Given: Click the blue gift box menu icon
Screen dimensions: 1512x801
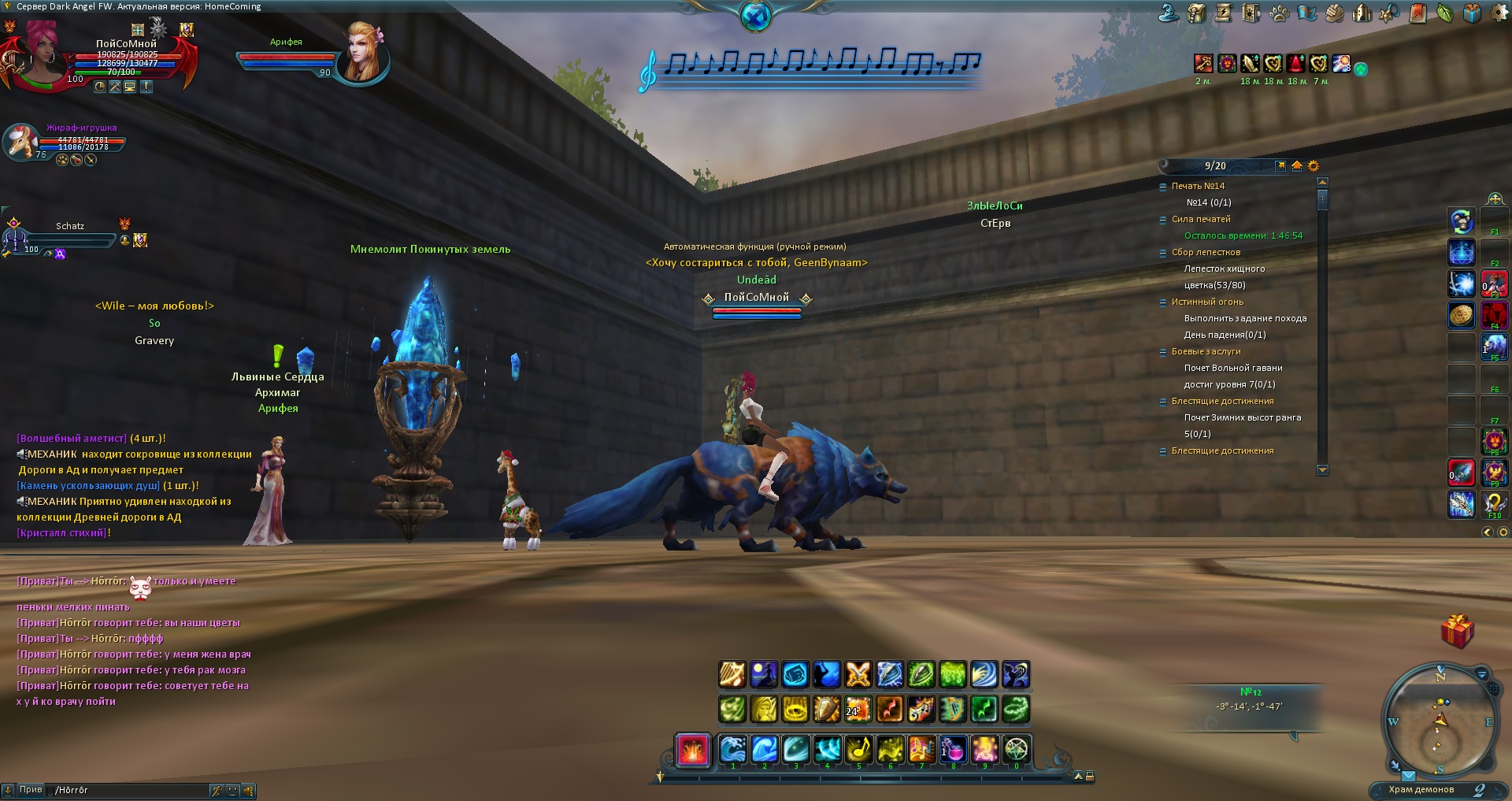Looking at the screenshot, I should pos(1471,13).
